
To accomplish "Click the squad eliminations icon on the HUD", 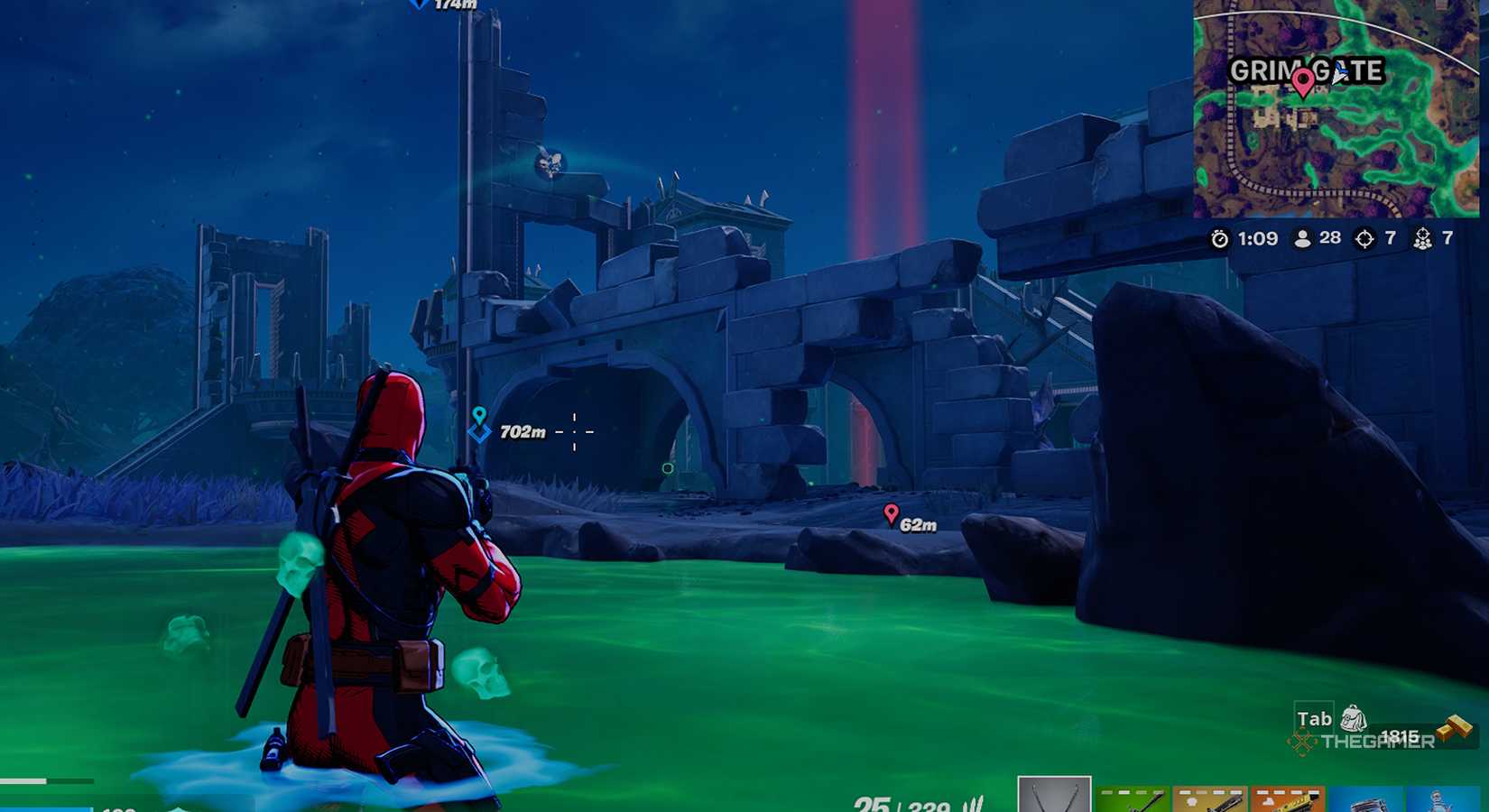I will (x=1424, y=240).
